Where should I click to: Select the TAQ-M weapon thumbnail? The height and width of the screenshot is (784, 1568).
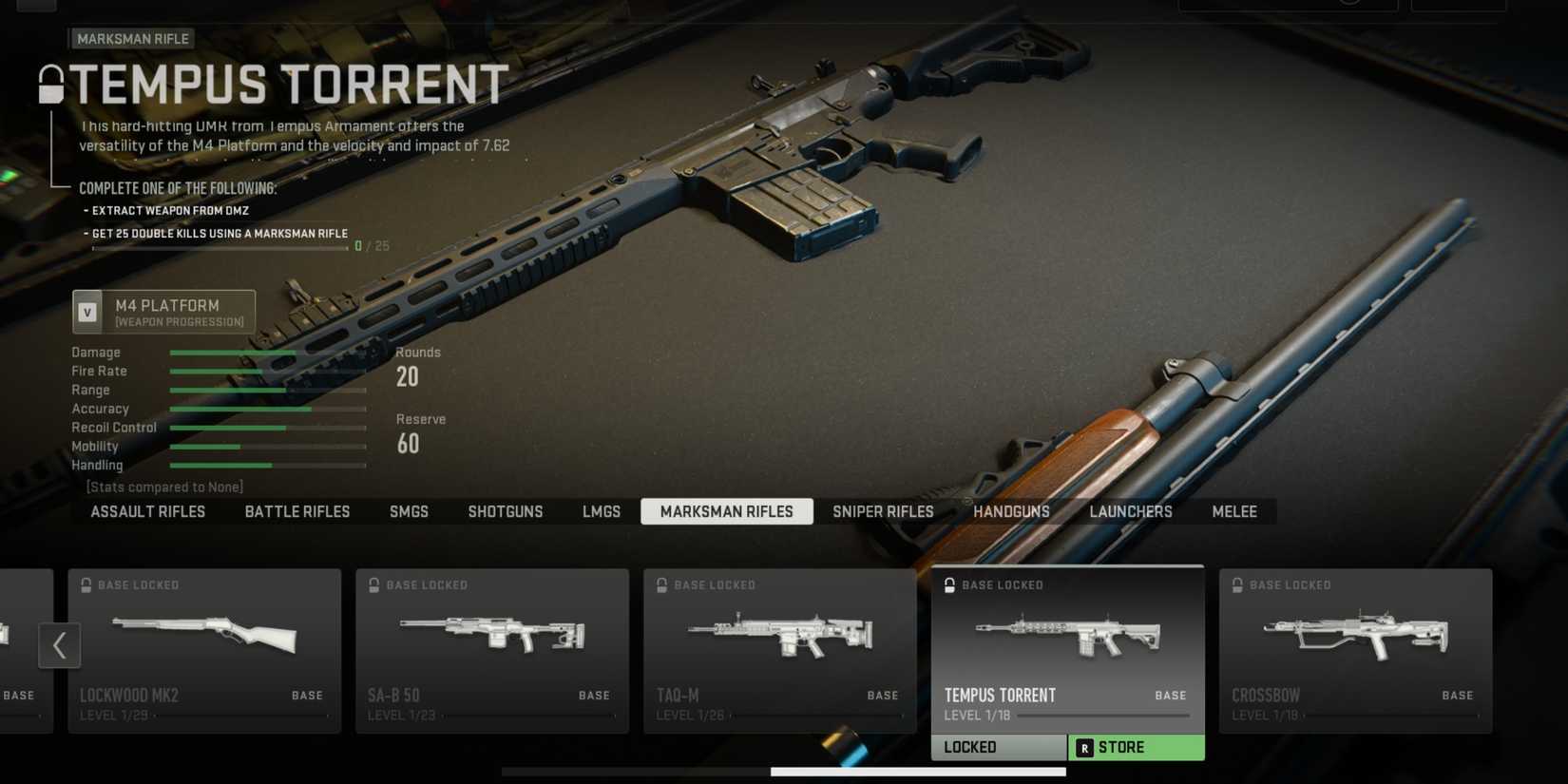[779, 635]
